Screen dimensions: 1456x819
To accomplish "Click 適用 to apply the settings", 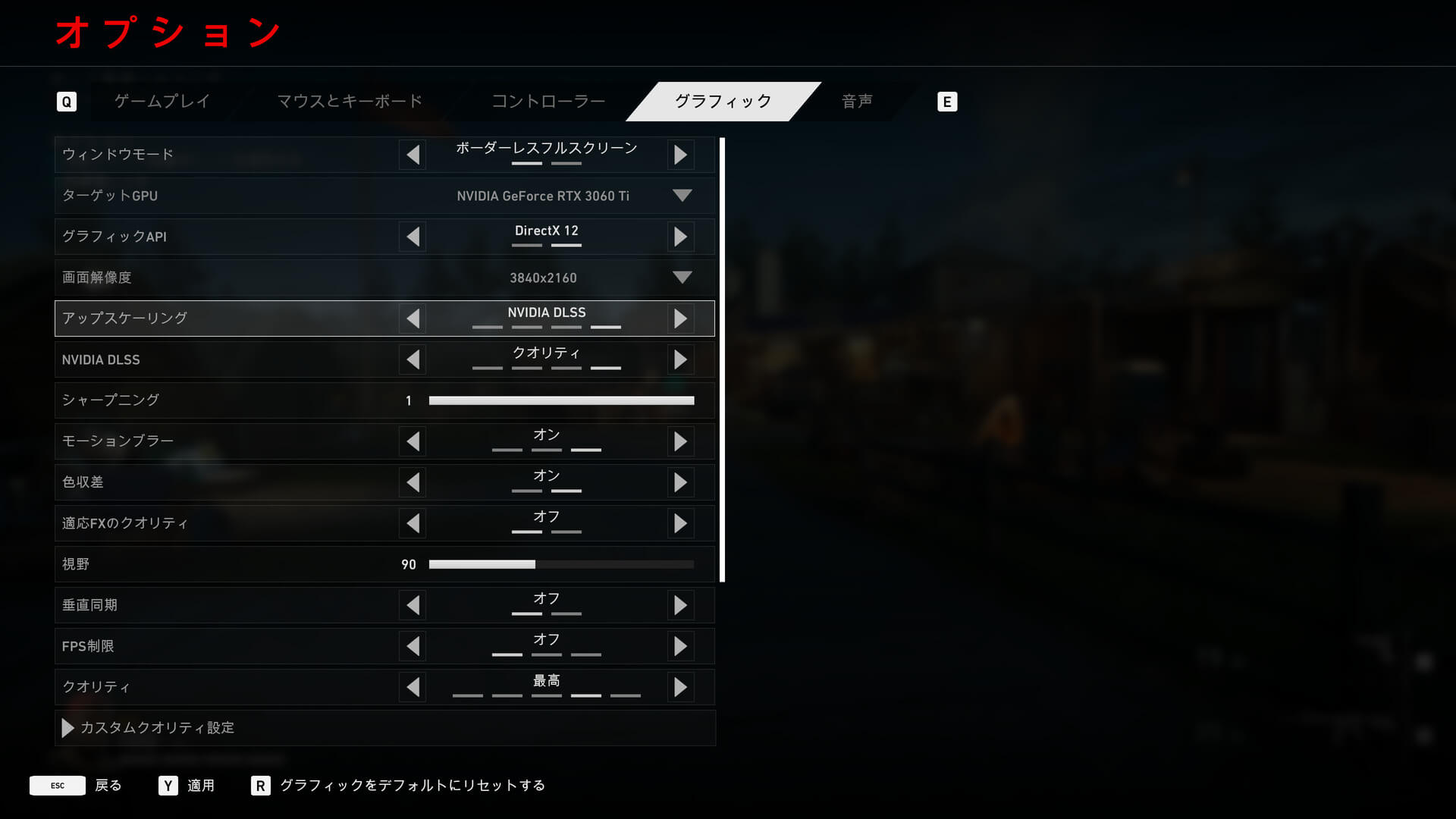I will 187,786.
